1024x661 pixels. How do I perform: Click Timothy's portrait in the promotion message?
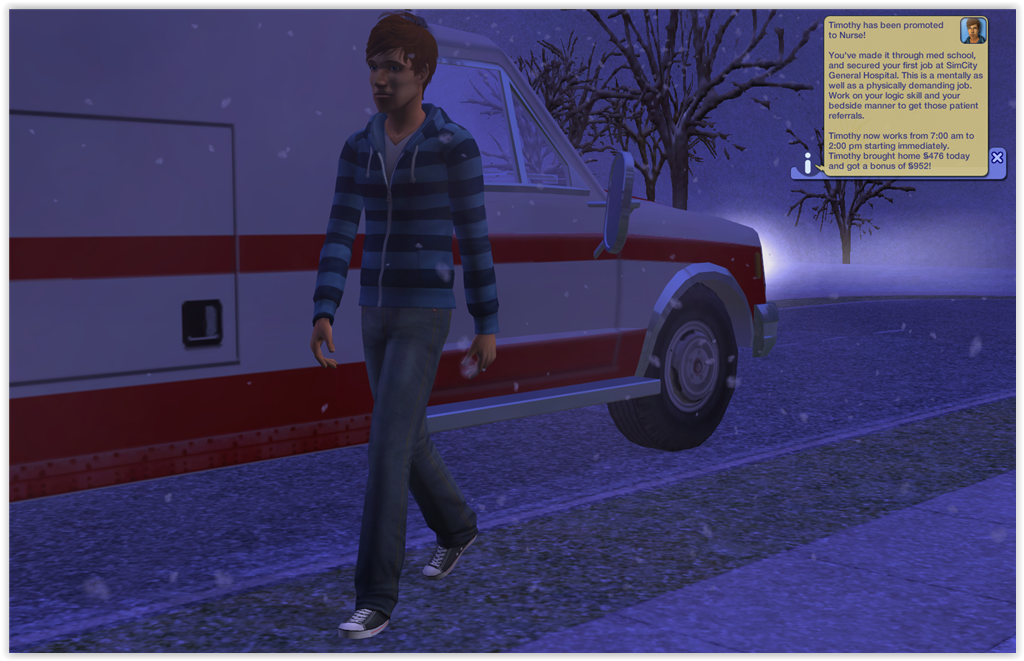973,30
